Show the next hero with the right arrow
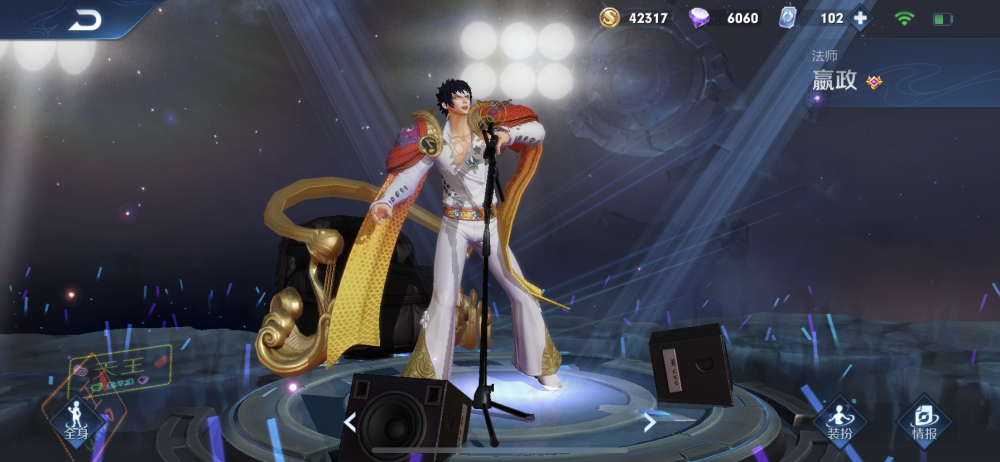This screenshot has width=1000, height=462. tap(649, 422)
